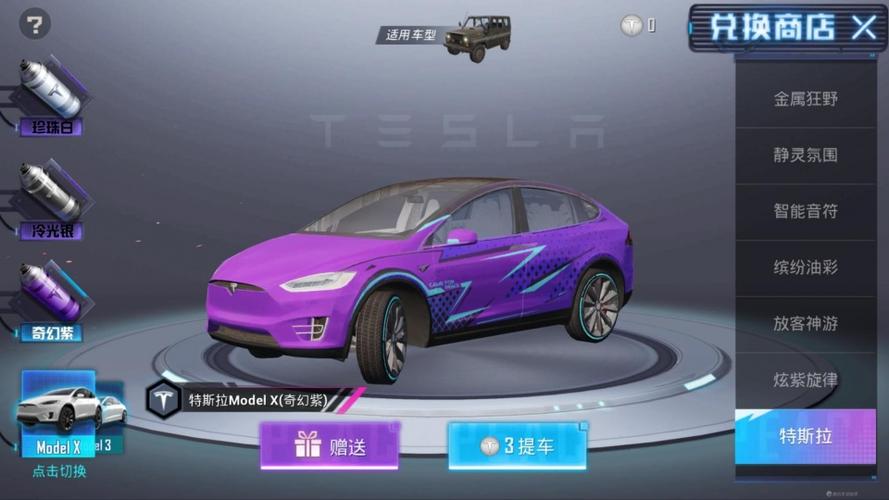The width and height of the screenshot is (889, 500).
Task: Select the 缤纷油彩 category tab
Action: tap(805, 268)
